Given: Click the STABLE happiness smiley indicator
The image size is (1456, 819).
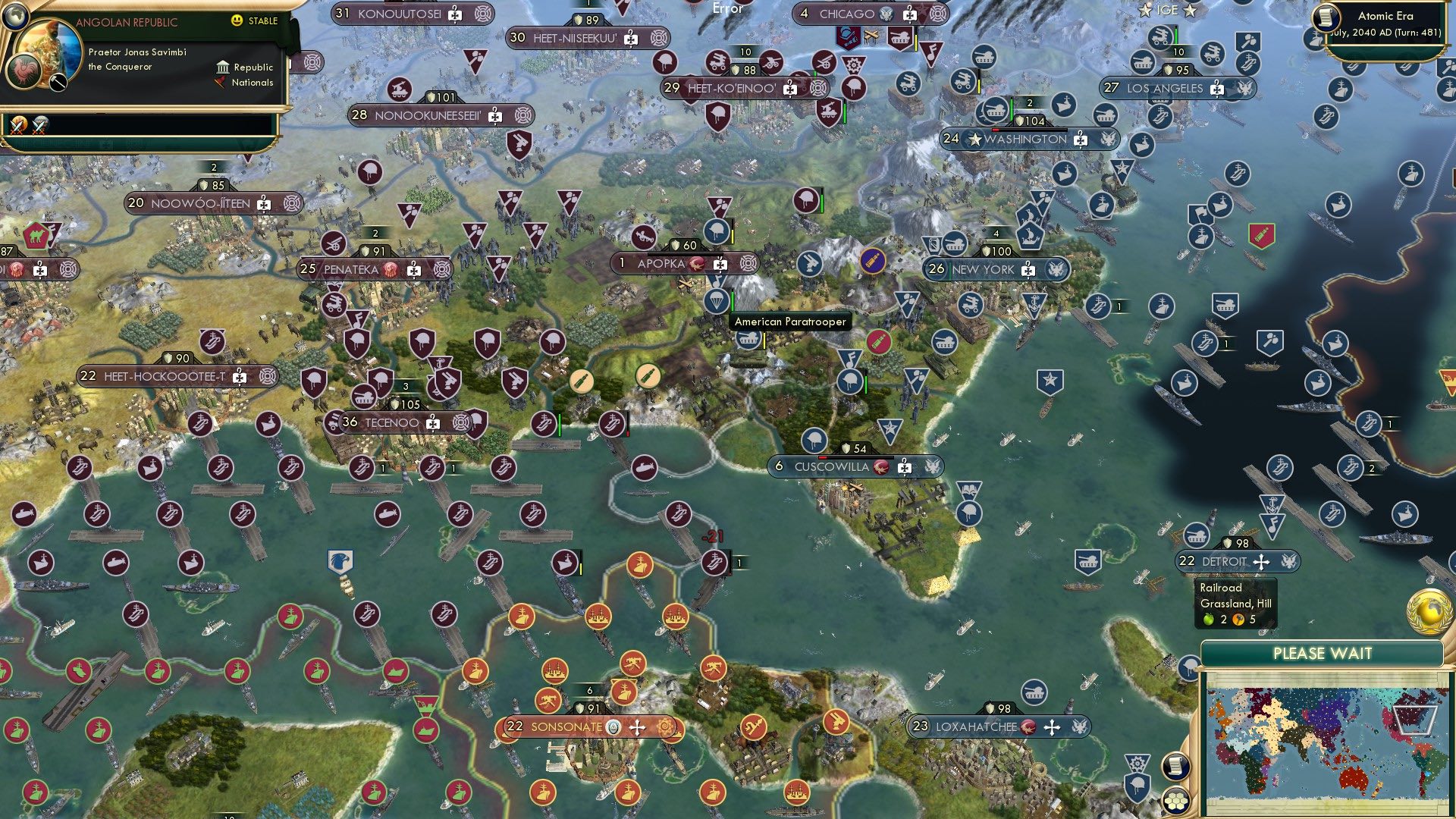Looking at the screenshot, I should [x=237, y=21].
